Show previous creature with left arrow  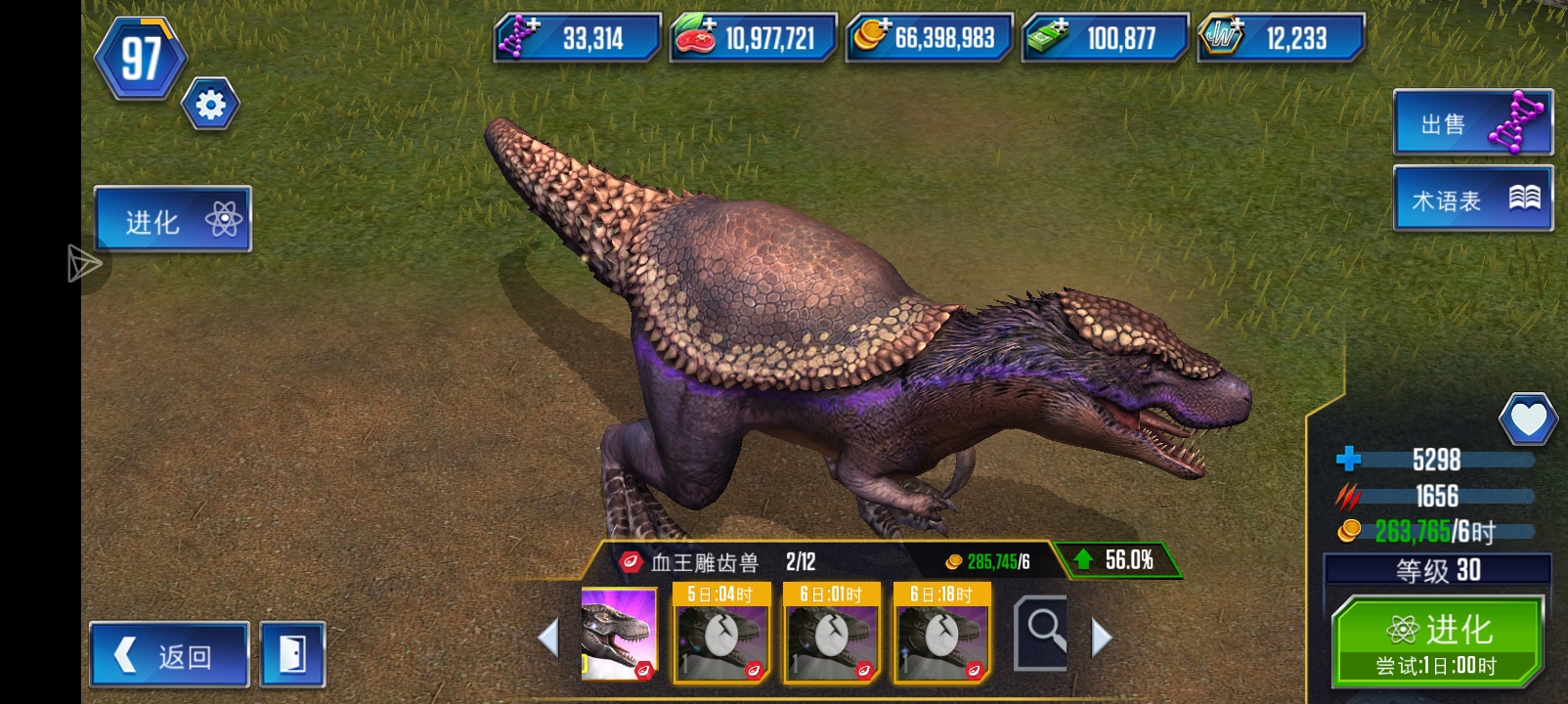tap(548, 638)
